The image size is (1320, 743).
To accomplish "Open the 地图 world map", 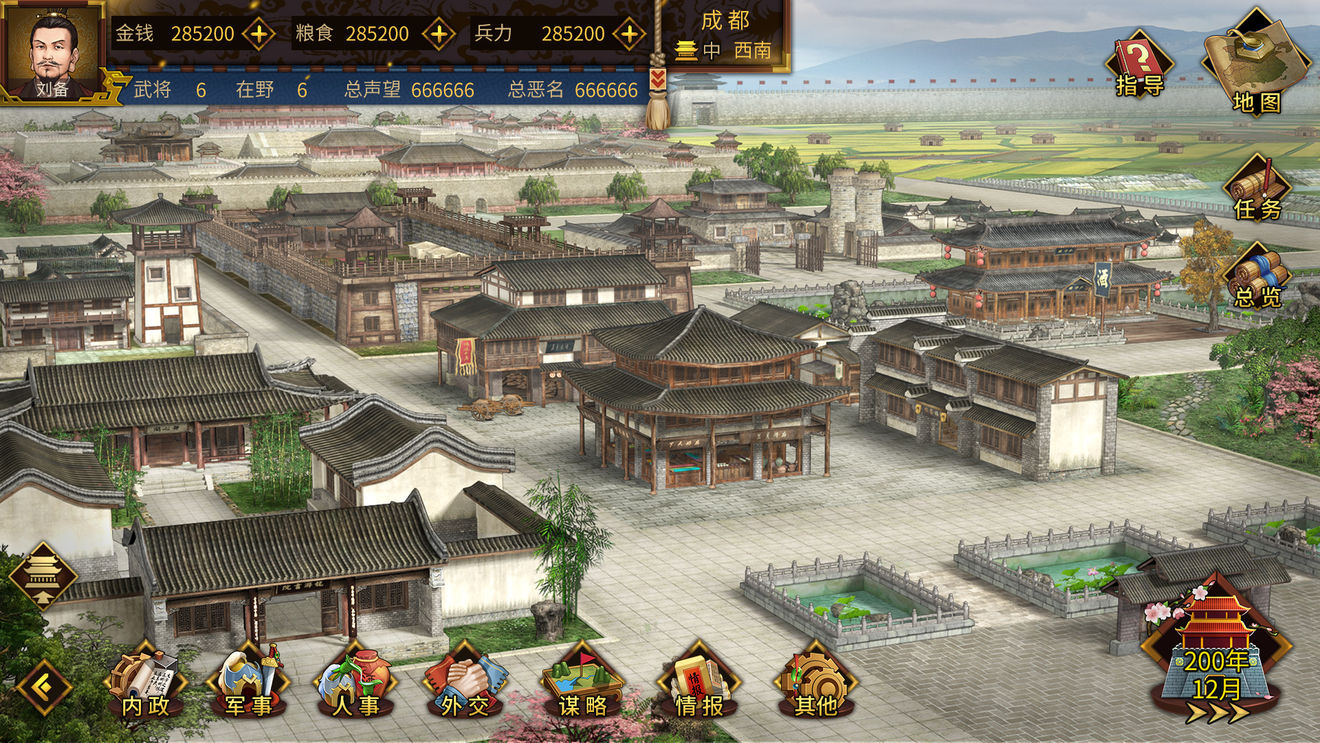I will (x=1255, y=62).
